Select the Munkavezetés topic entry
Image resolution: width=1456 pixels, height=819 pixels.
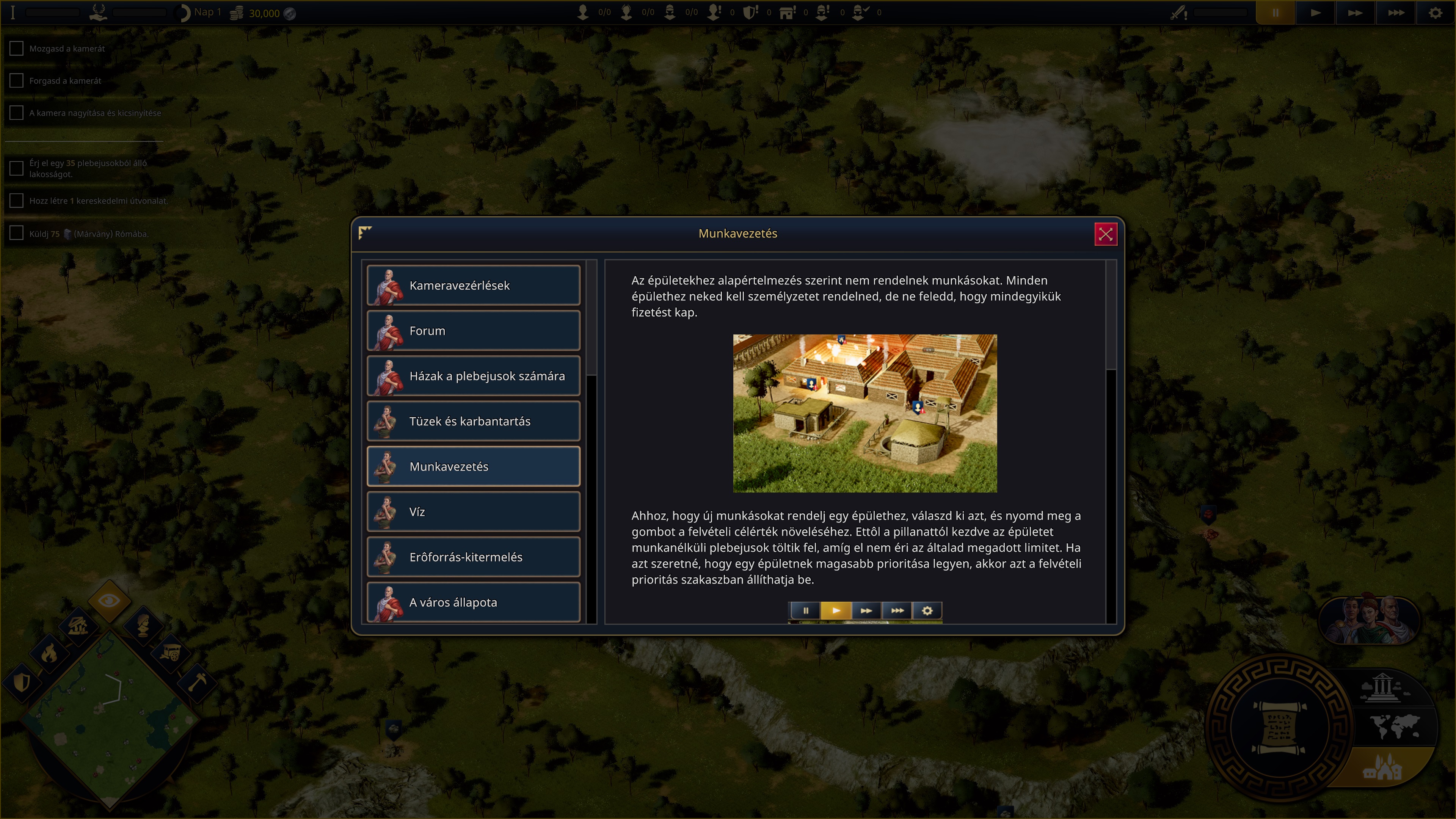pyautogui.click(x=473, y=466)
